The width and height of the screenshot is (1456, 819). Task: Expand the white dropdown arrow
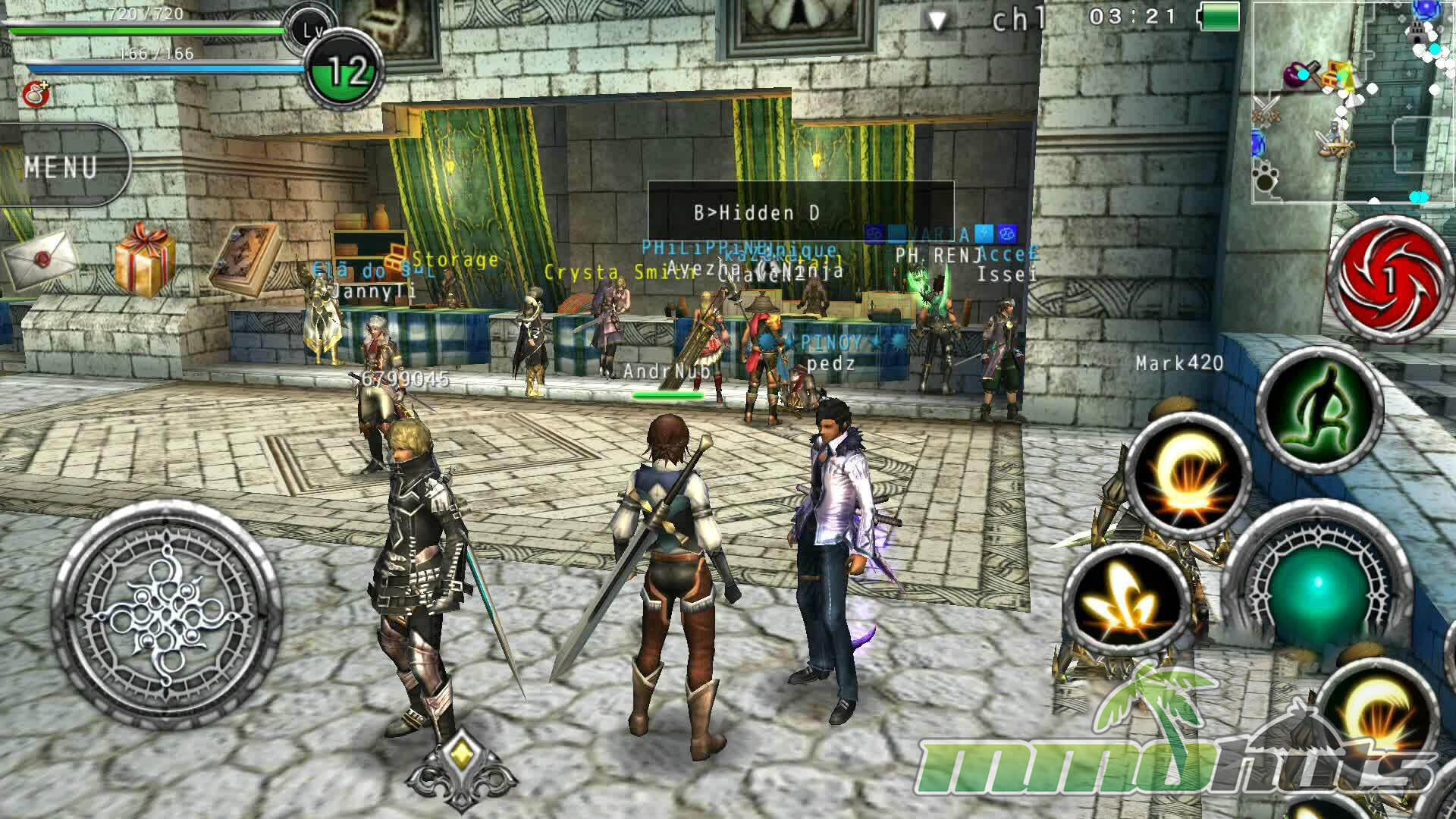pos(938,21)
